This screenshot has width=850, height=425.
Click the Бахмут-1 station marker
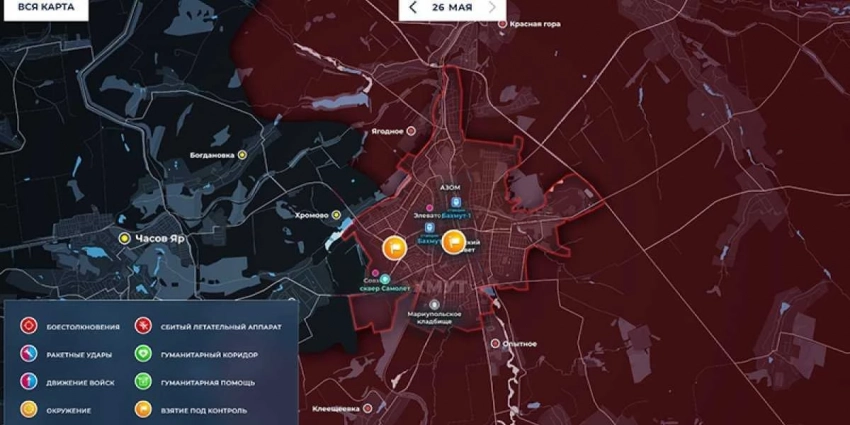tap(456, 204)
